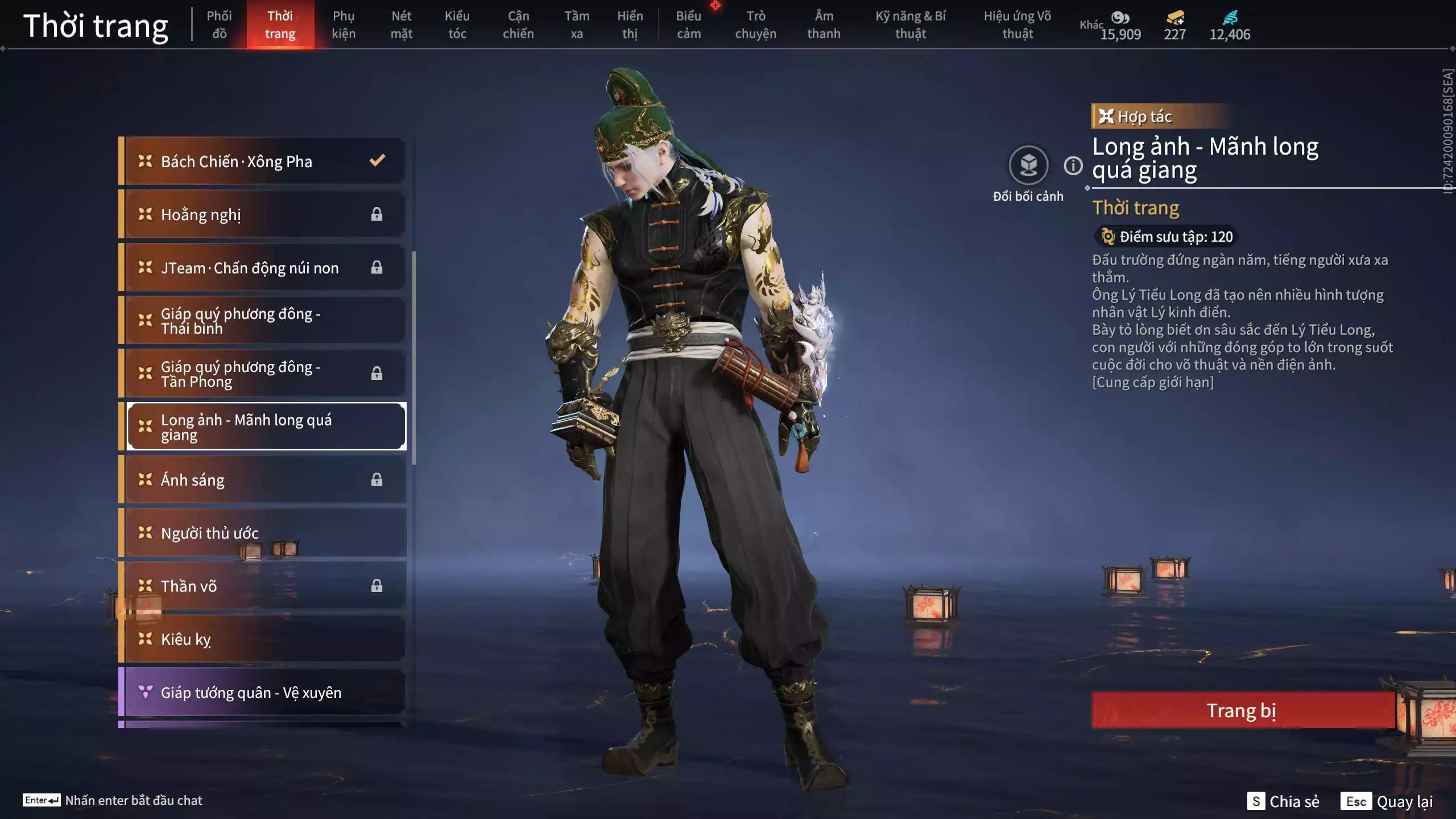Select the Thần võ outfit row
Viewport: 1456px width, 819px height.
(264, 586)
